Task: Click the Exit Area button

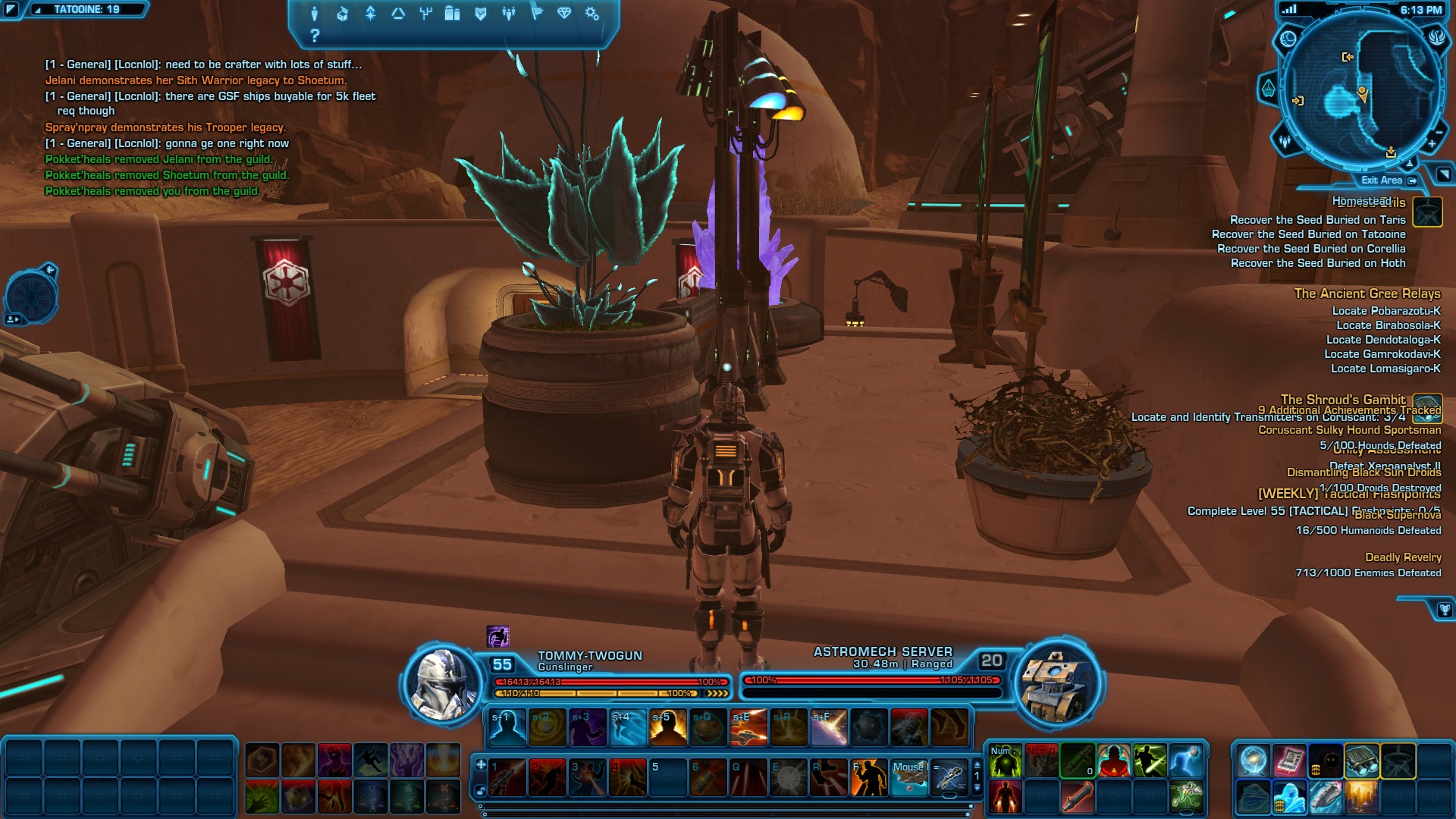Action: (x=1388, y=180)
